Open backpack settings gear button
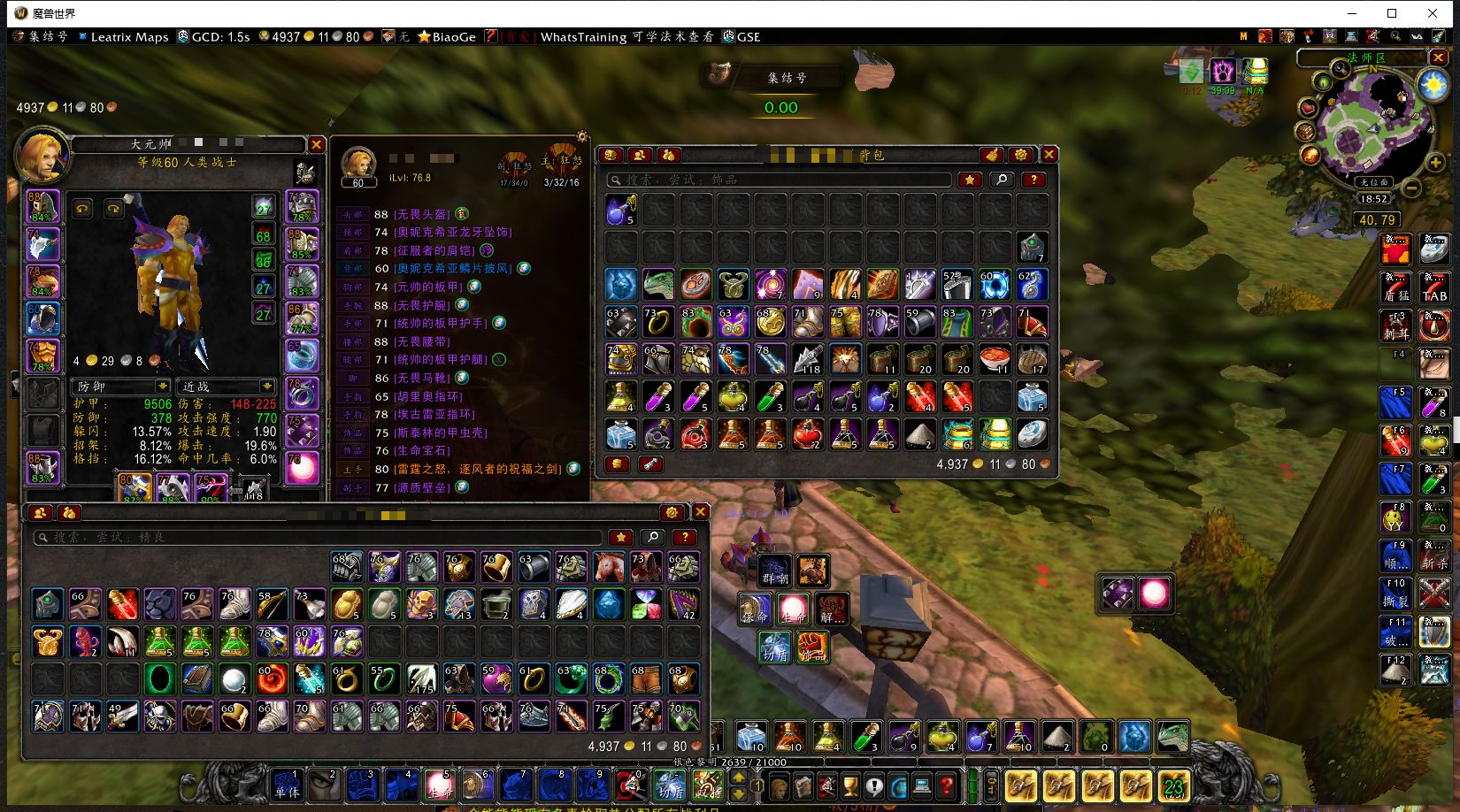 click(x=1021, y=154)
